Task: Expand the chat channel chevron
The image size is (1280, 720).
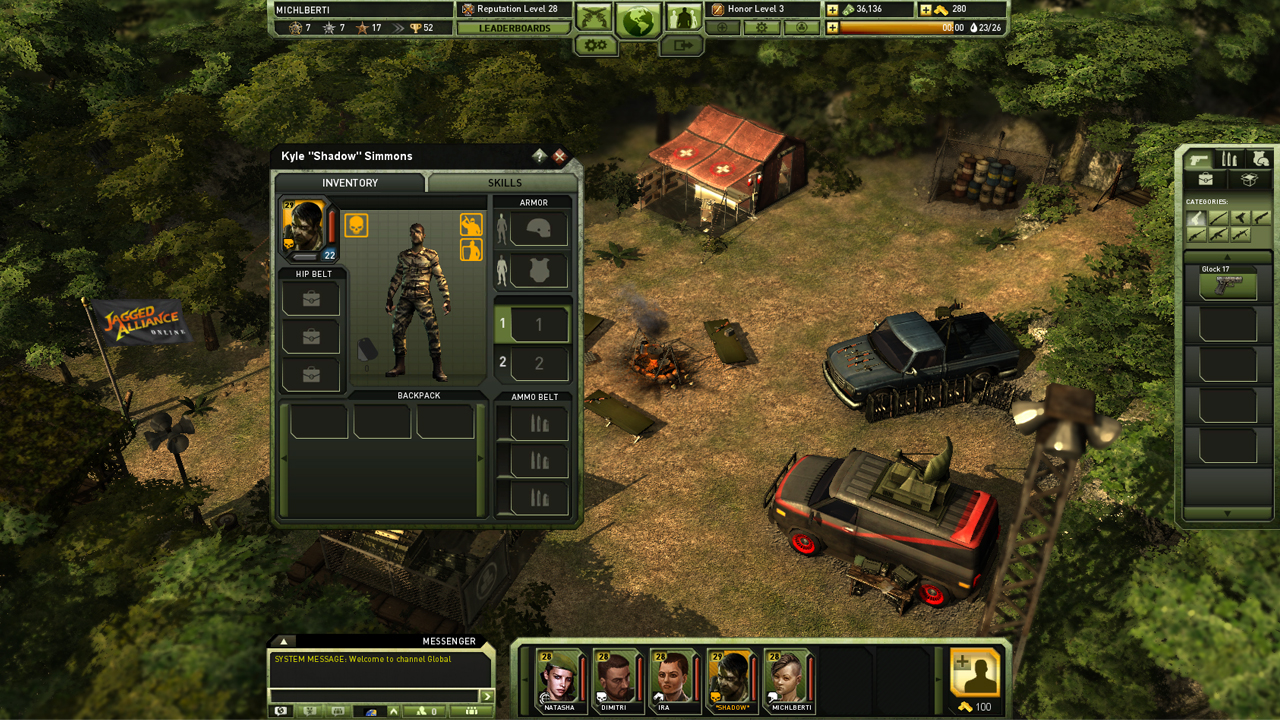Action: point(393,711)
